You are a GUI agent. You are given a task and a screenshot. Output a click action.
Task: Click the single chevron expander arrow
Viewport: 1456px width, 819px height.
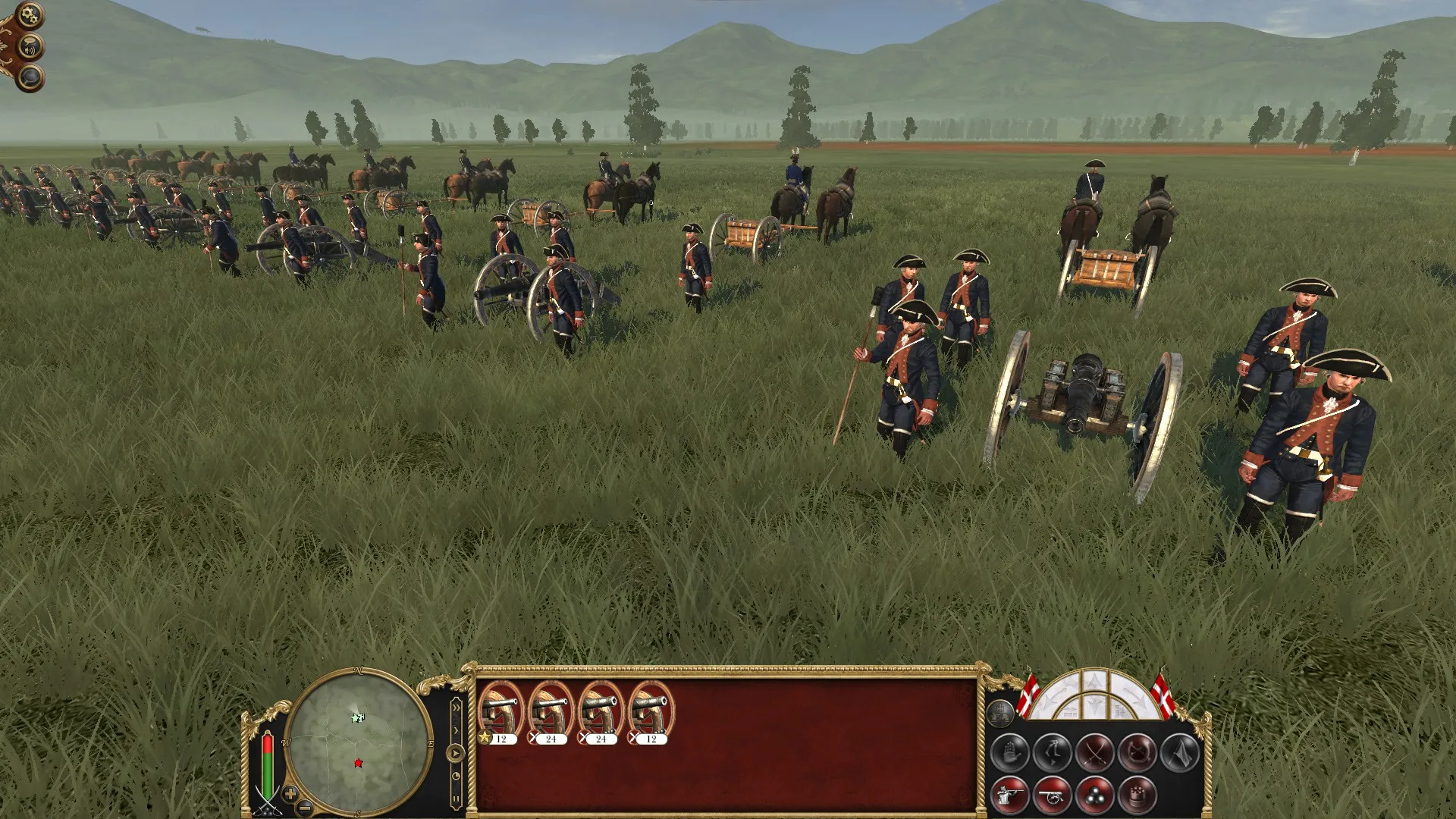(457, 731)
